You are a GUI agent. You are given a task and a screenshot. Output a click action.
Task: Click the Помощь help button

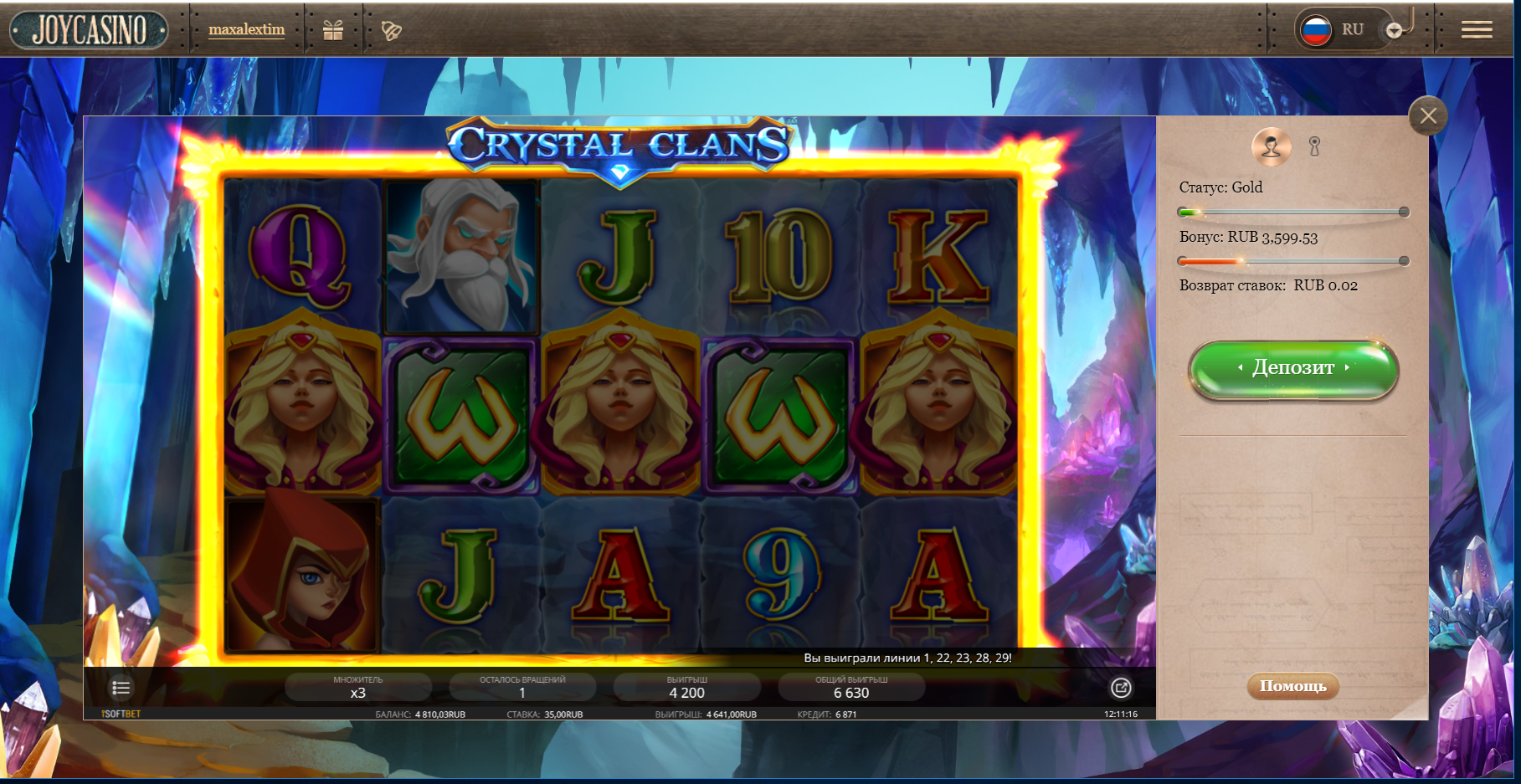[1292, 686]
